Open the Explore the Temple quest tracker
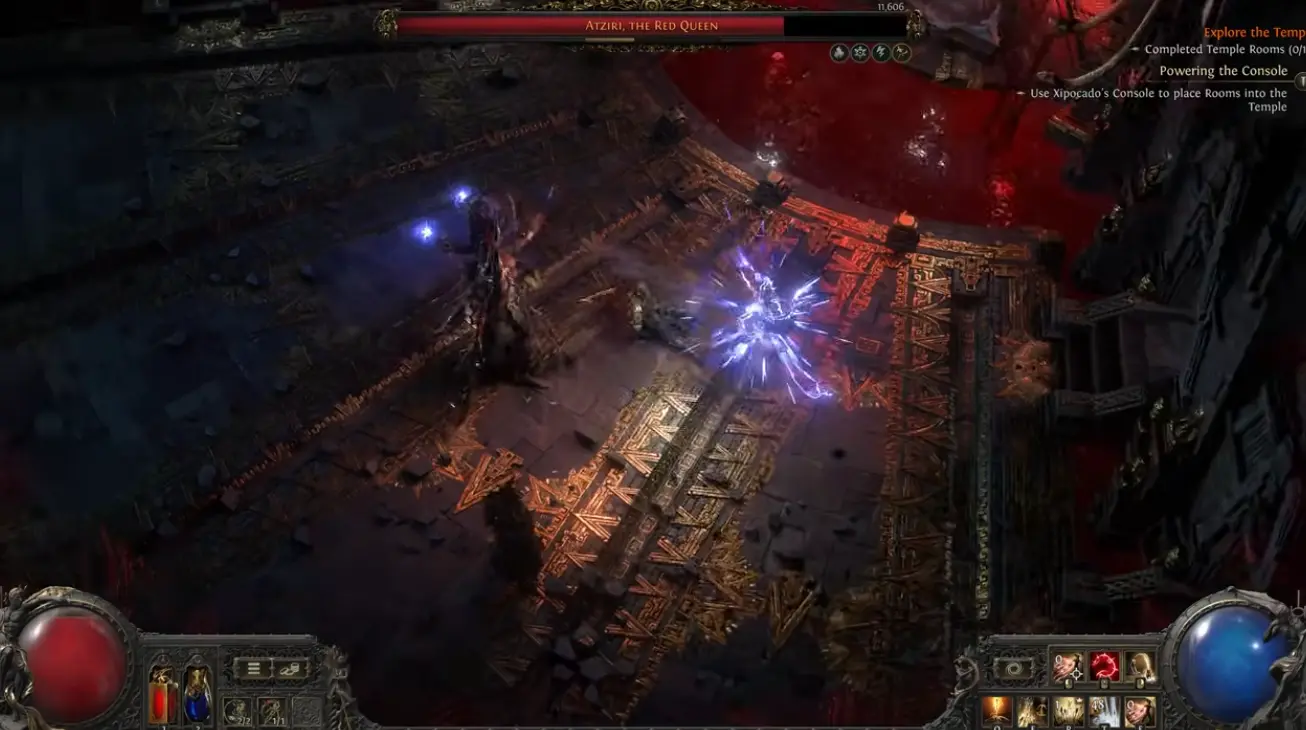Screen dimensions: 1306x730 point(1254,32)
